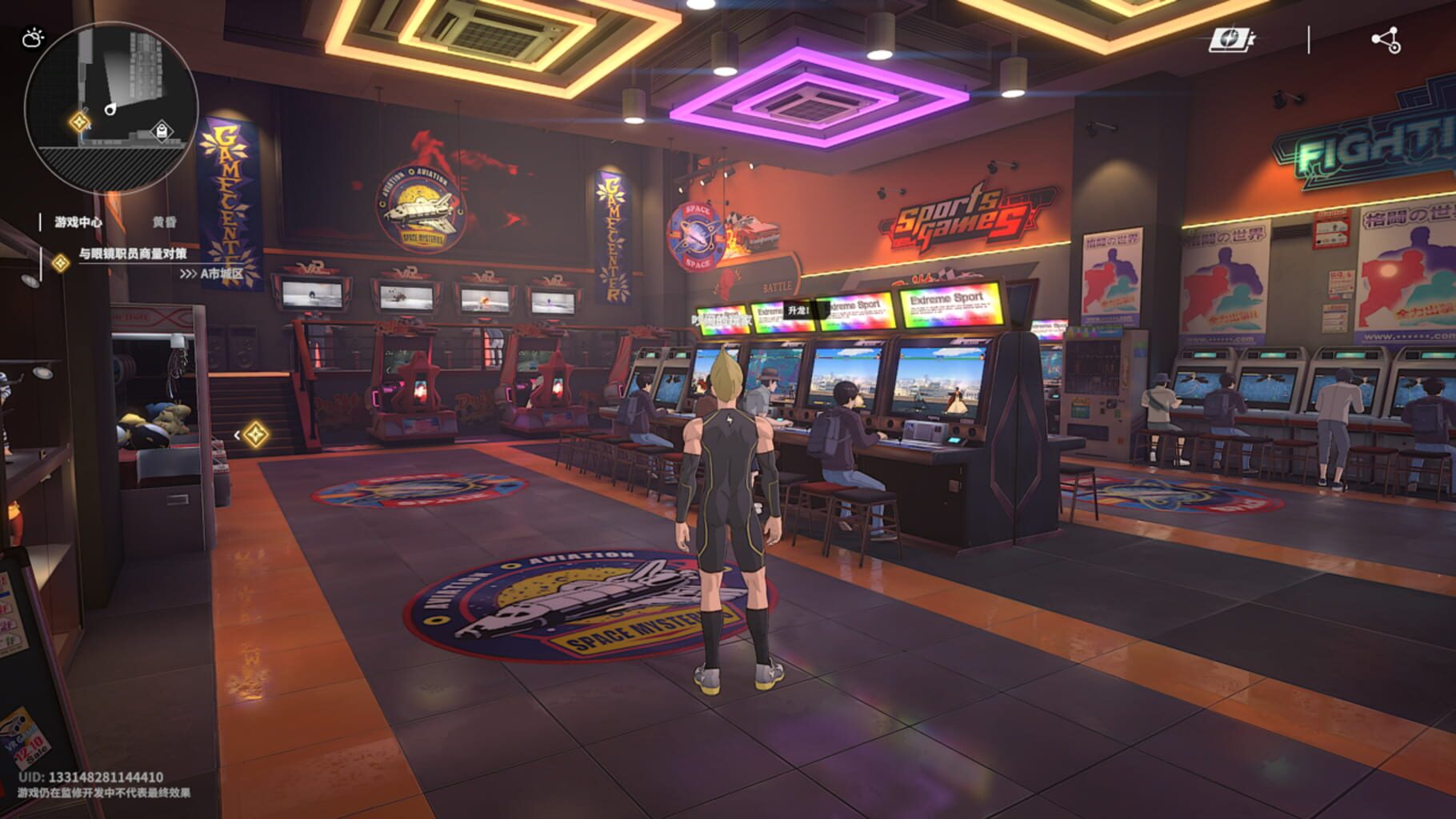
Task: Click the glowing diamond waypoint marker on the arcade floor
Action: (256, 433)
